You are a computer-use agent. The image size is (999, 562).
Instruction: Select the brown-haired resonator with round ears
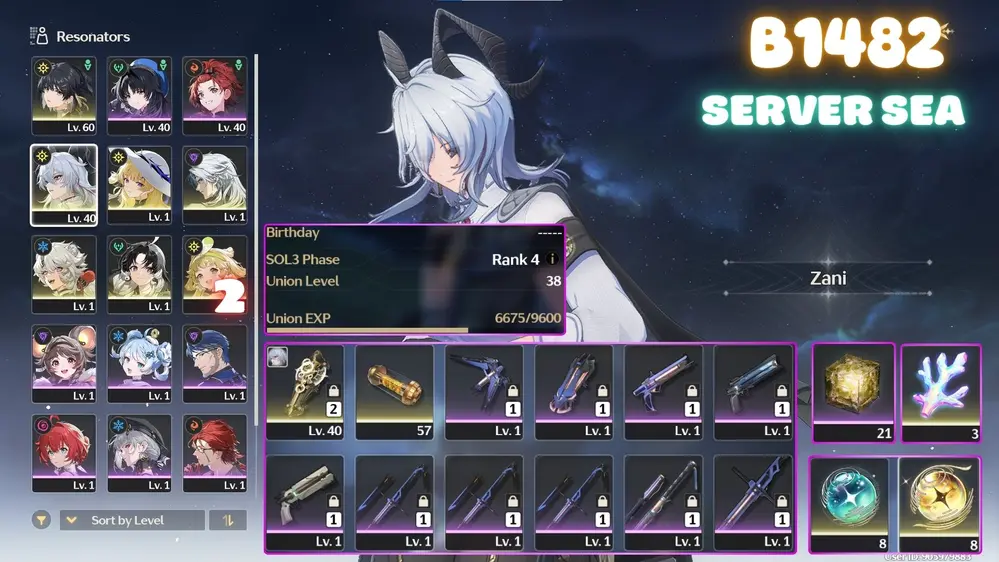pyautogui.click(x=64, y=361)
